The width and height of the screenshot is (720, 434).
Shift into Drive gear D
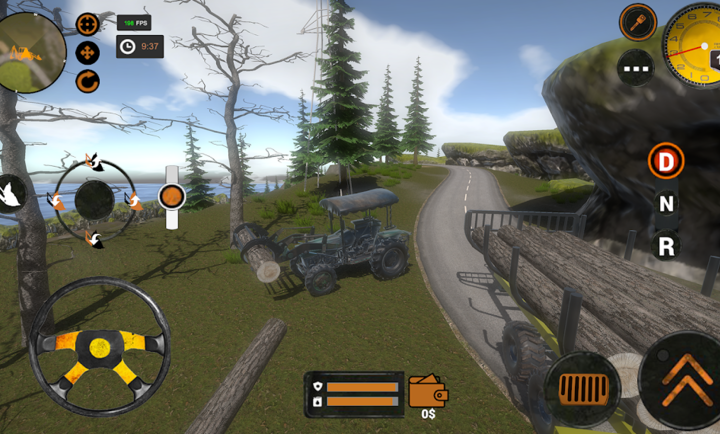click(x=665, y=160)
